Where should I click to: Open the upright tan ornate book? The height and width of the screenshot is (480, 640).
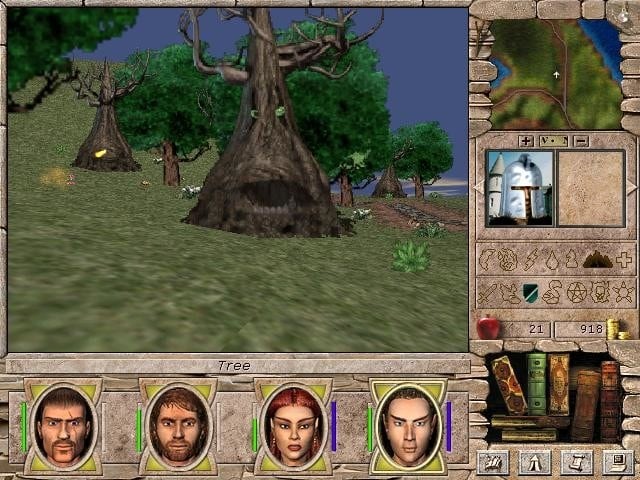[559, 382]
